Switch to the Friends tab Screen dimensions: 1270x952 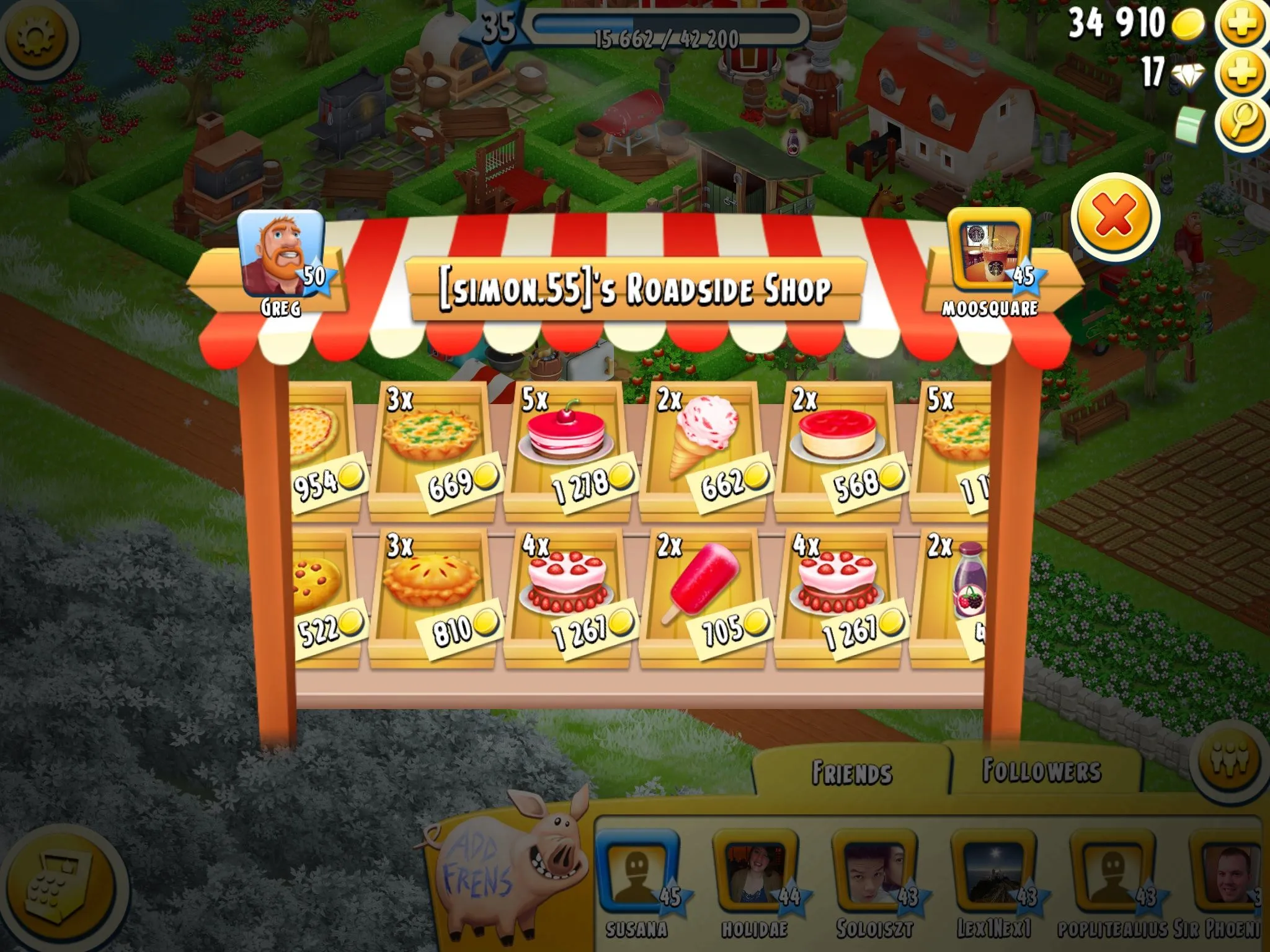pyautogui.click(x=852, y=773)
